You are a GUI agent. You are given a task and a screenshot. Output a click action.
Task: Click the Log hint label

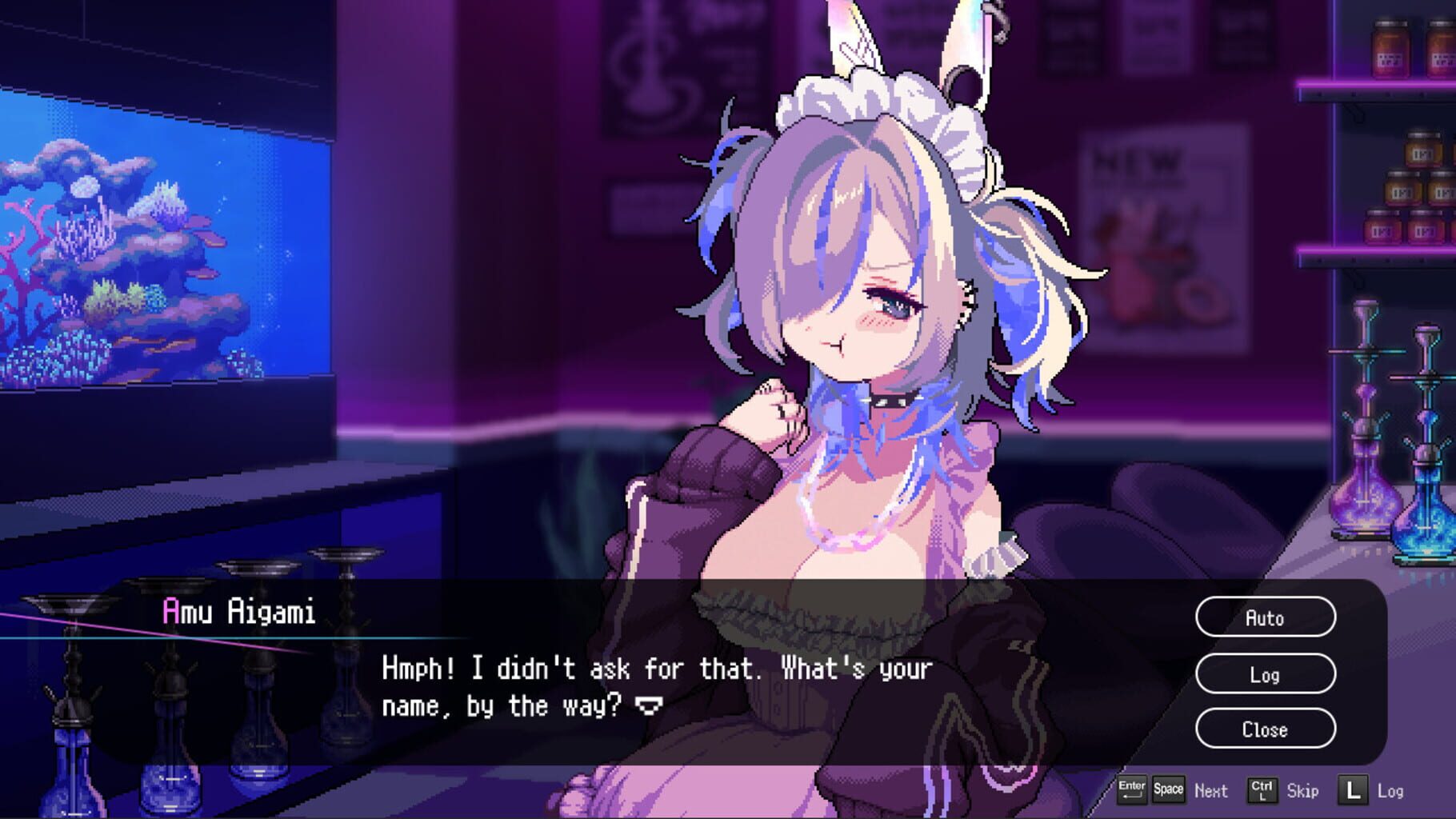point(1392,792)
